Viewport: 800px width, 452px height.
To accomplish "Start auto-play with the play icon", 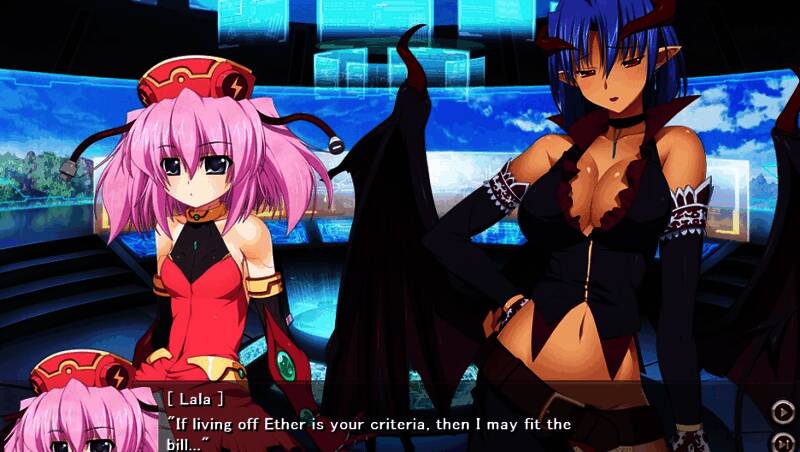I will click(x=781, y=409).
